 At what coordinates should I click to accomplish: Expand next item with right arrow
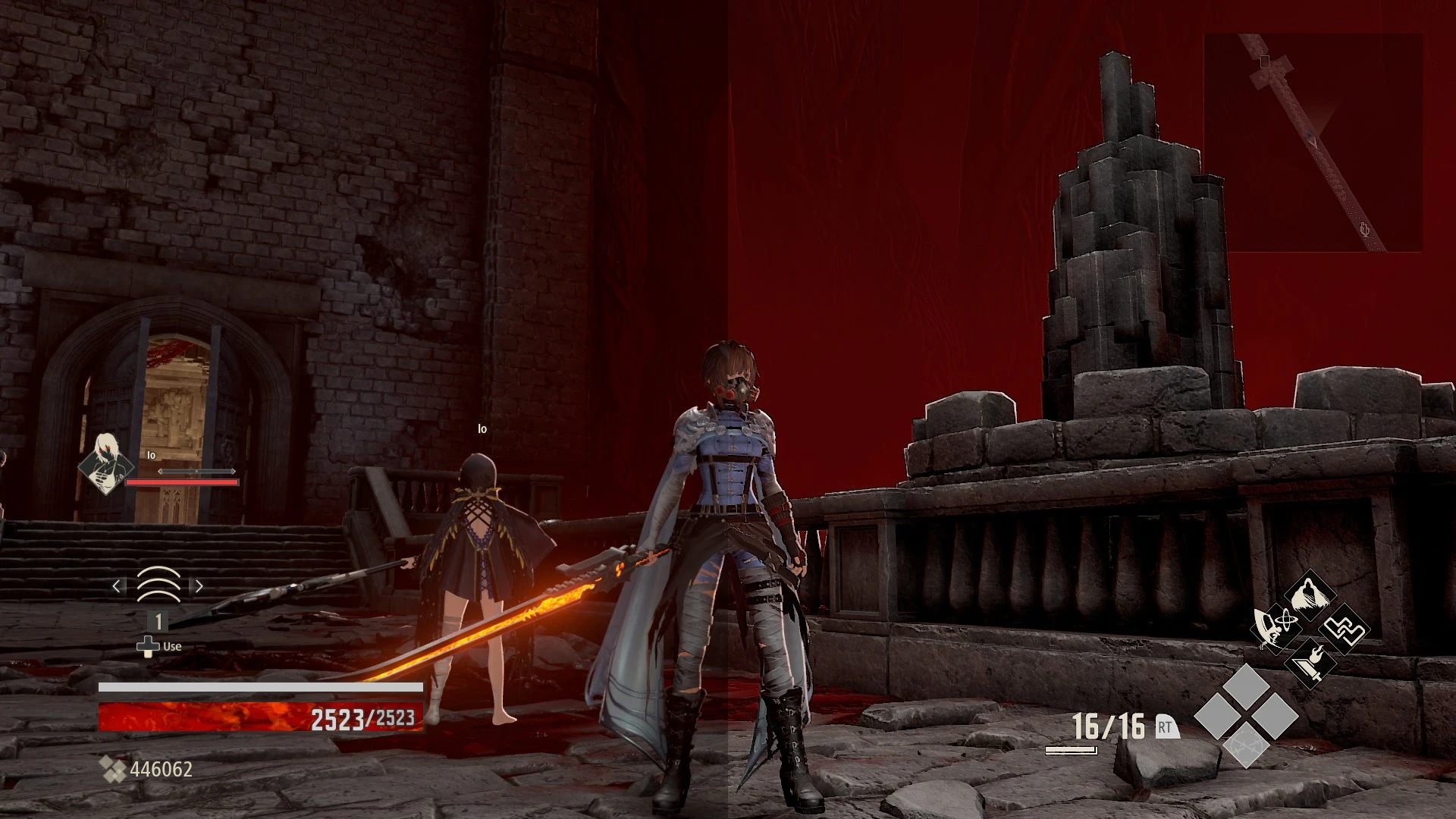(x=199, y=585)
